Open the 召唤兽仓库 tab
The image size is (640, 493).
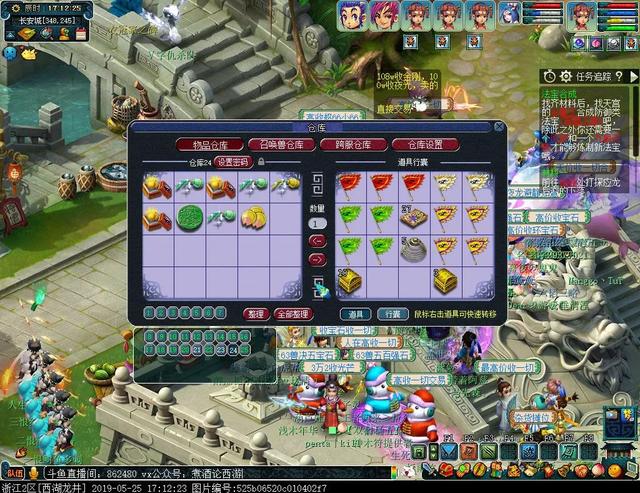click(281, 145)
